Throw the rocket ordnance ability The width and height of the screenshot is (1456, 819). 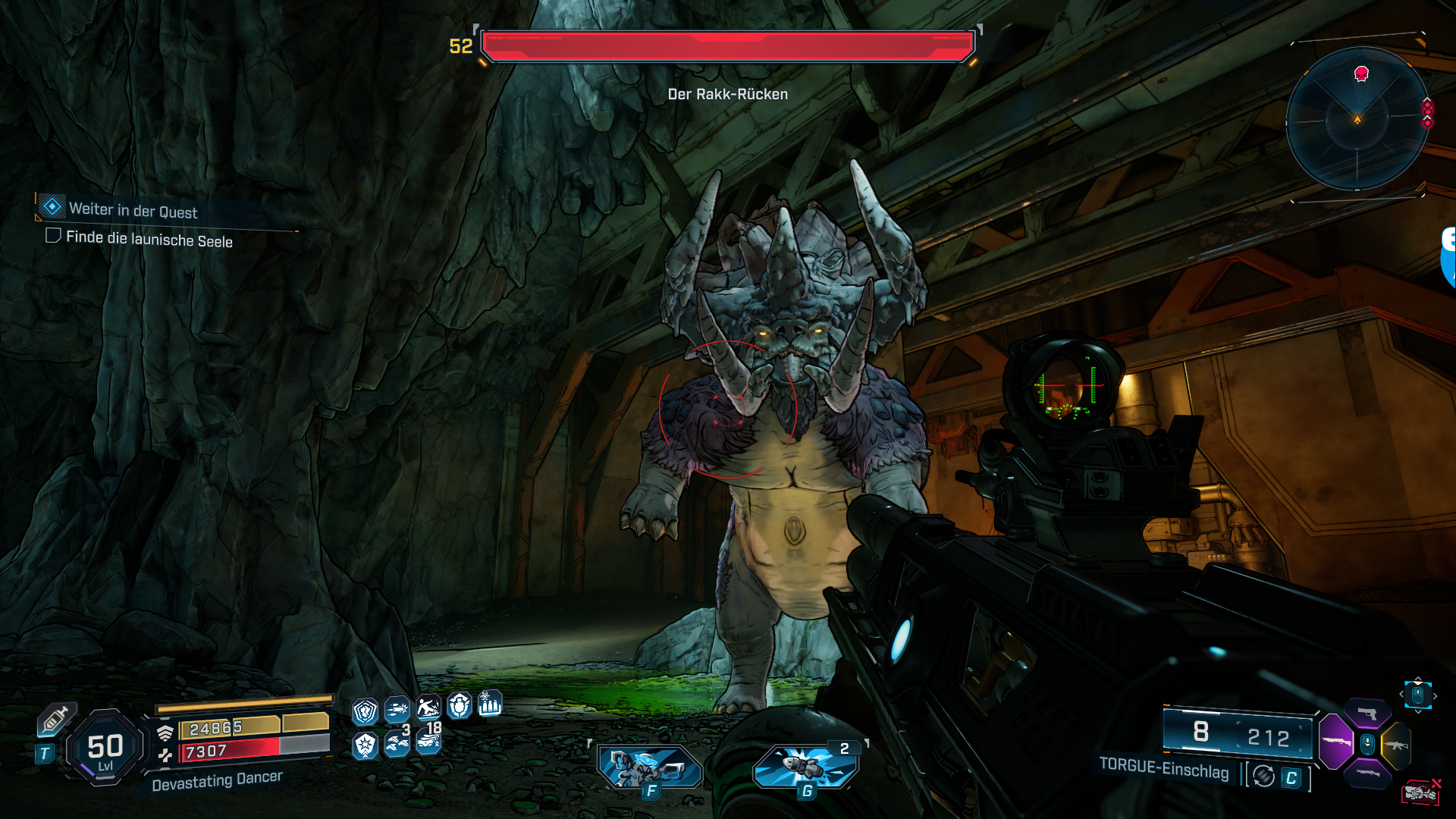[x=805, y=766]
